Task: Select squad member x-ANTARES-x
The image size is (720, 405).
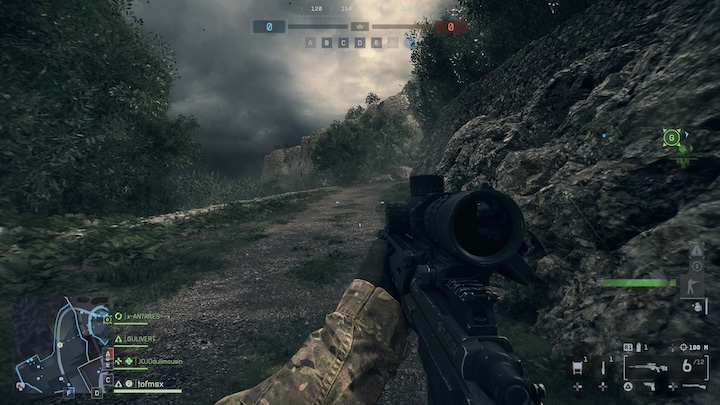Action: (x=140, y=316)
